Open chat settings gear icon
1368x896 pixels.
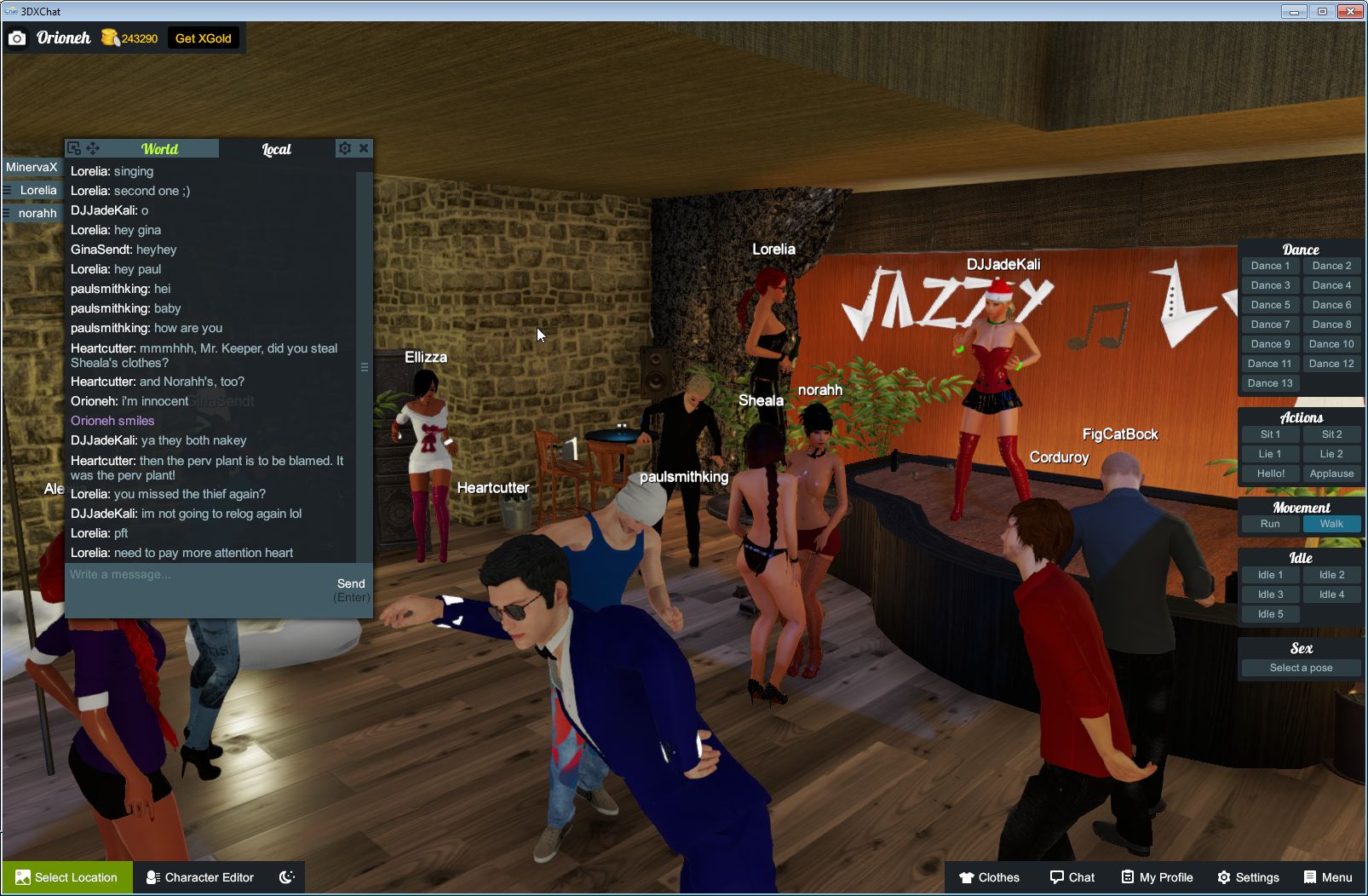click(344, 148)
